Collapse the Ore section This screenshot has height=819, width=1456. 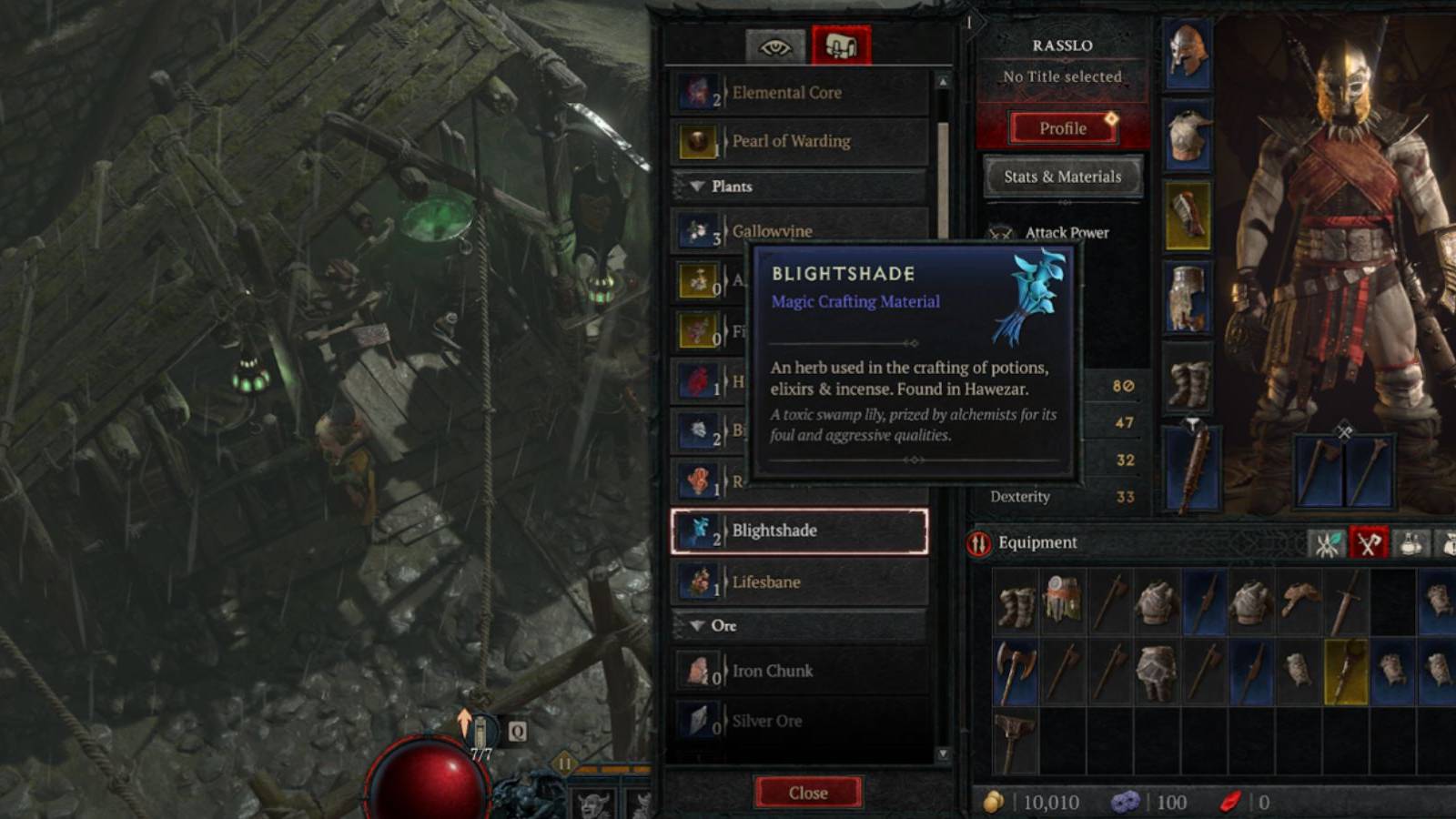coord(696,625)
